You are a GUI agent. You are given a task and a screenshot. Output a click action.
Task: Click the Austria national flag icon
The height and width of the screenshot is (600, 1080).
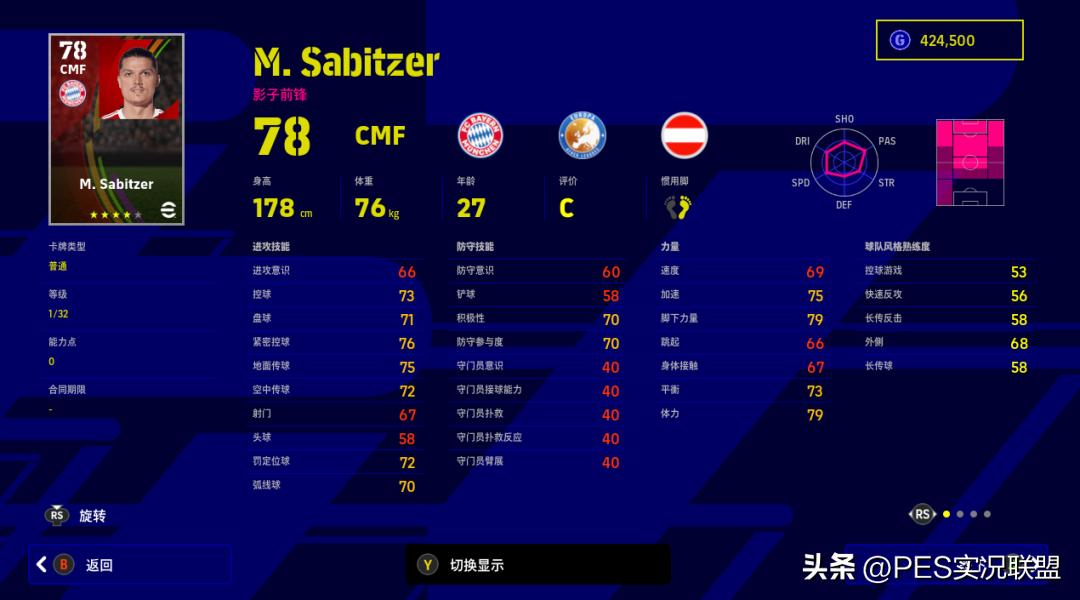click(x=684, y=135)
